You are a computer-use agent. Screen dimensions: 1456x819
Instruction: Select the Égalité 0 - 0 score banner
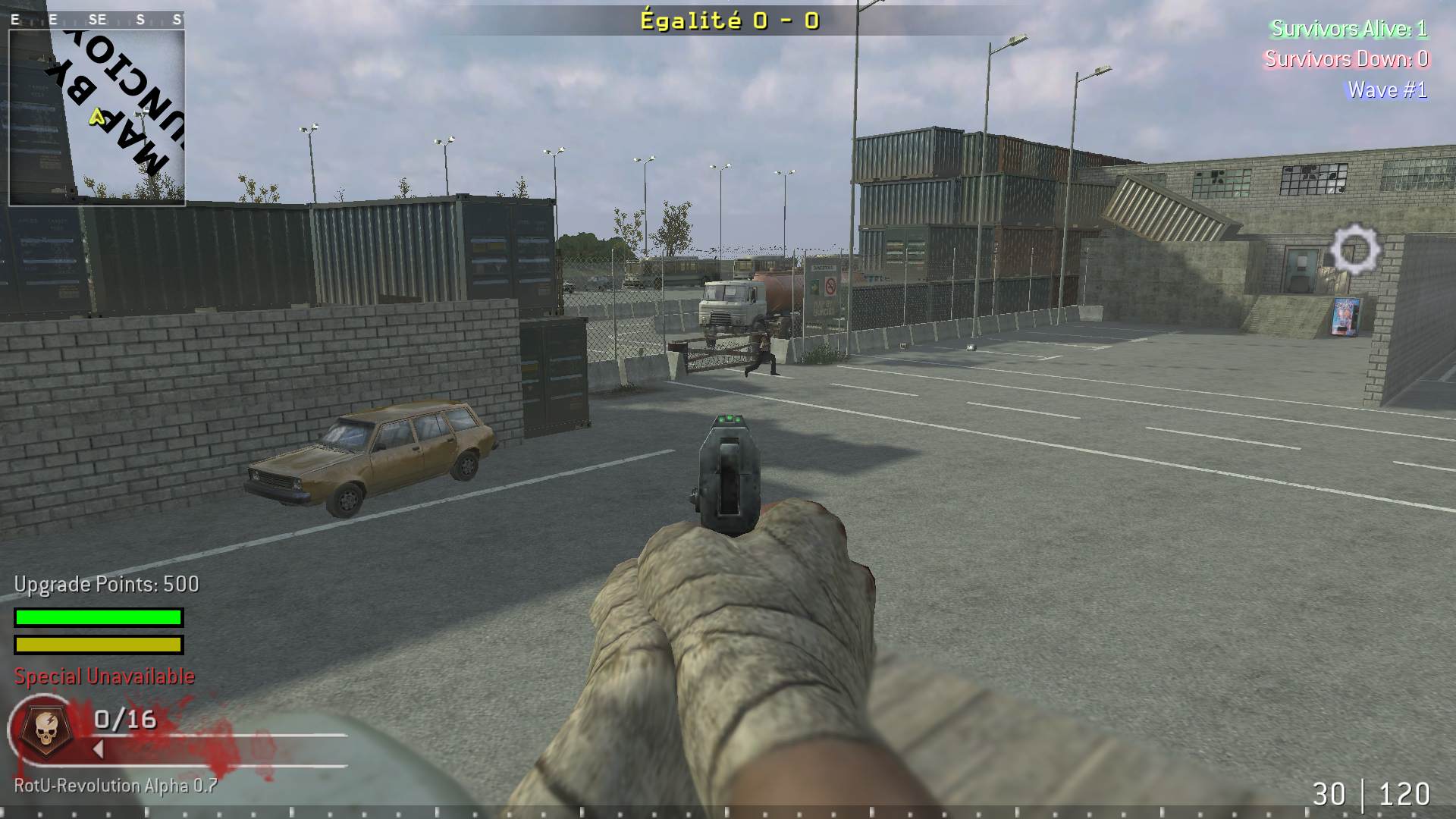coord(728,21)
